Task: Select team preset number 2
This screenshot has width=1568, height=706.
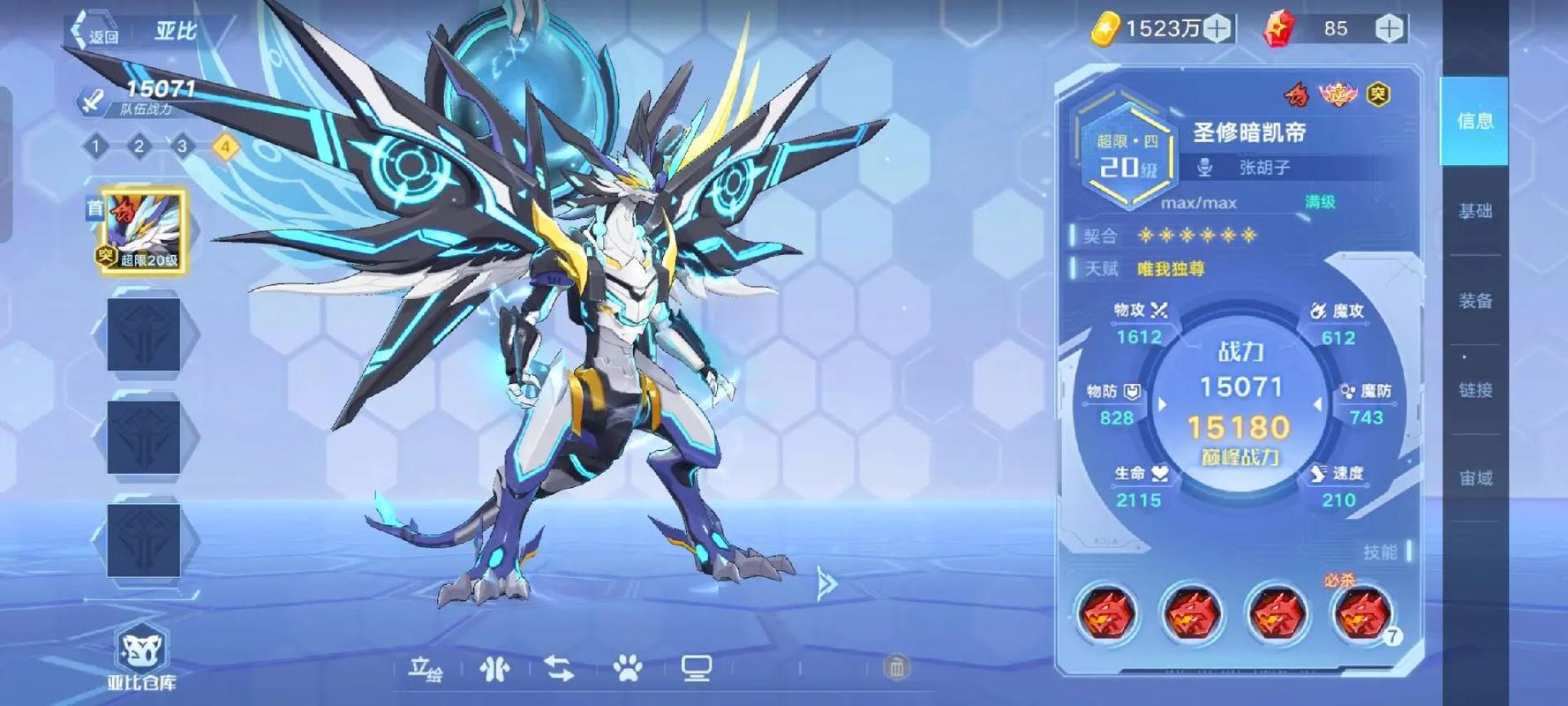Action: tap(139, 146)
